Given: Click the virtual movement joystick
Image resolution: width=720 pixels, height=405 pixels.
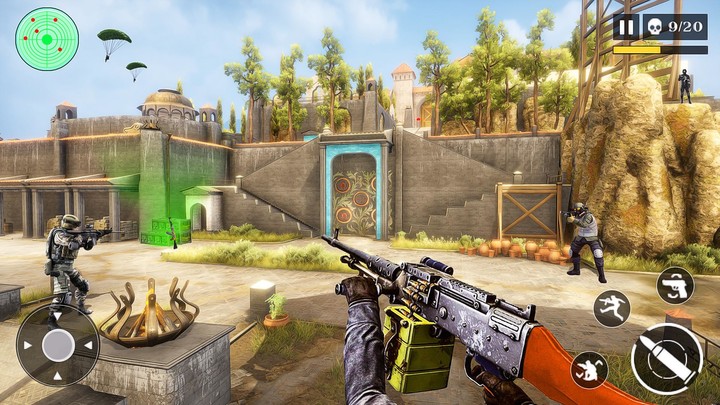Looking at the screenshot, I should pyautogui.click(x=58, y=345).
